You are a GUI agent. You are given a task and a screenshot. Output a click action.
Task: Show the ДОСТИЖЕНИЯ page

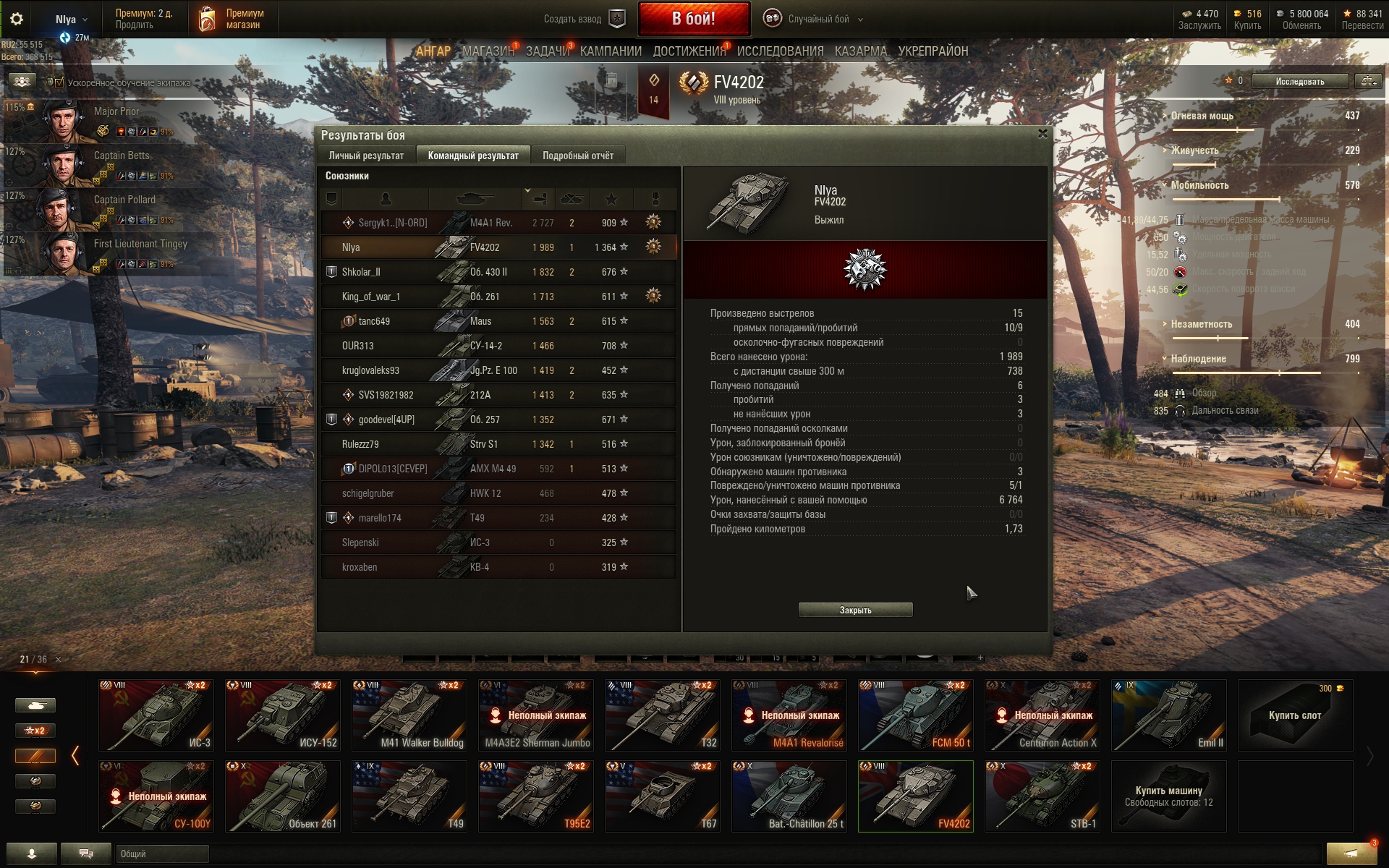tap(689, 51)
